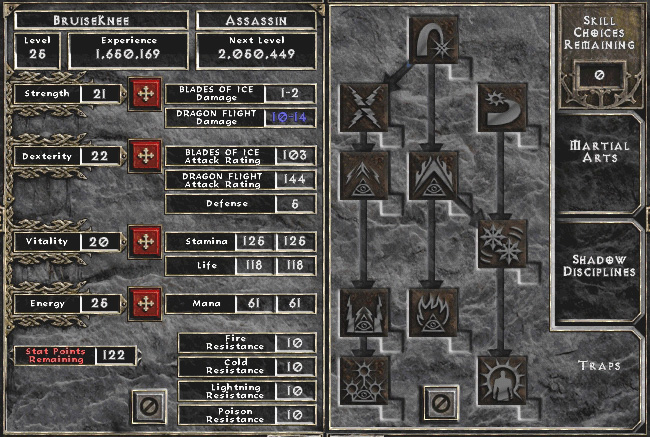Image resolution: width=650 pixels, height=437 pixels.
Task: Pick the Blade Sentinel skill icon
Action: pyautogui.click(x=498, y=104)
